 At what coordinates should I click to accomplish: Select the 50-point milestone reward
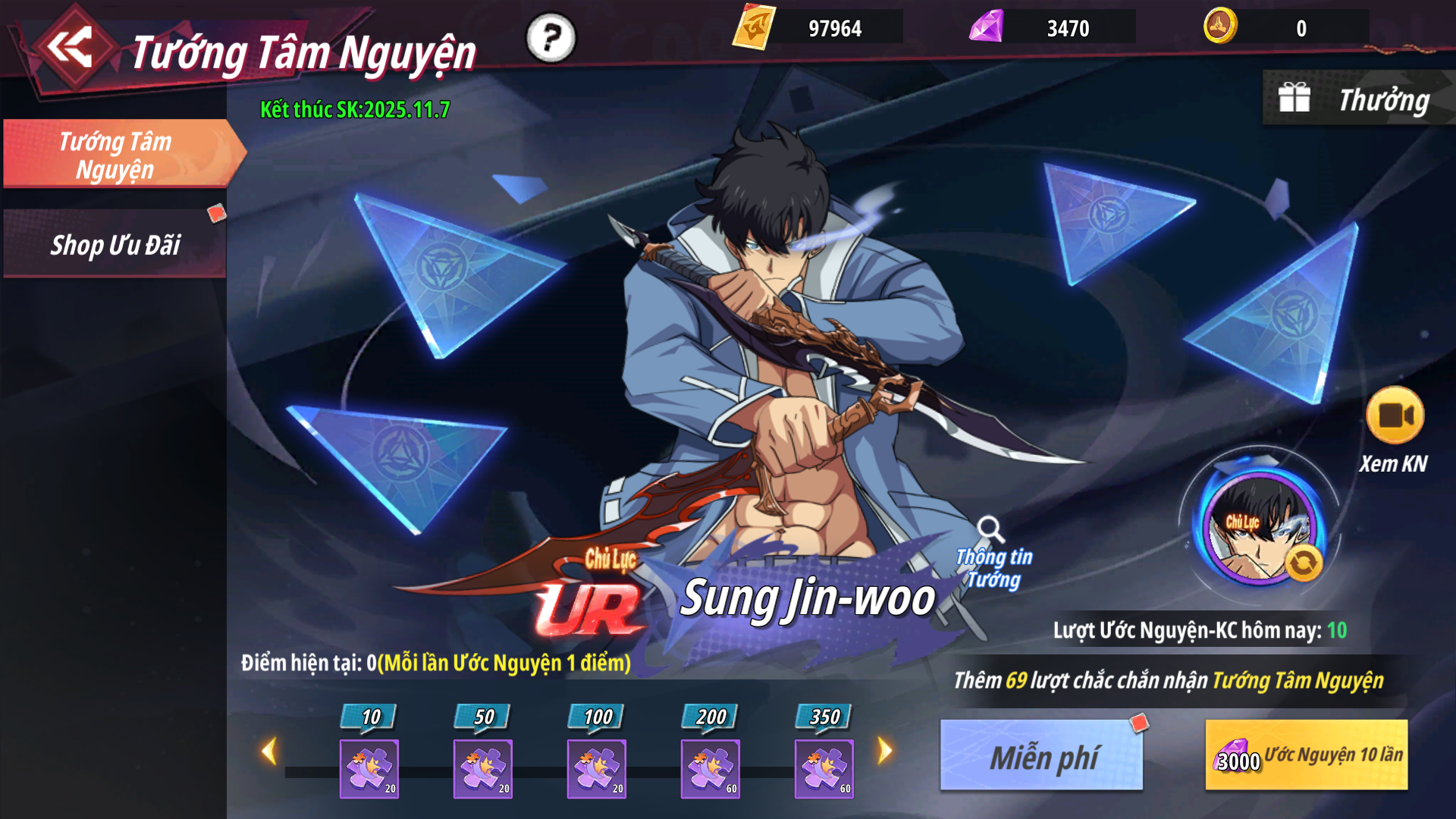pos(483,768)
